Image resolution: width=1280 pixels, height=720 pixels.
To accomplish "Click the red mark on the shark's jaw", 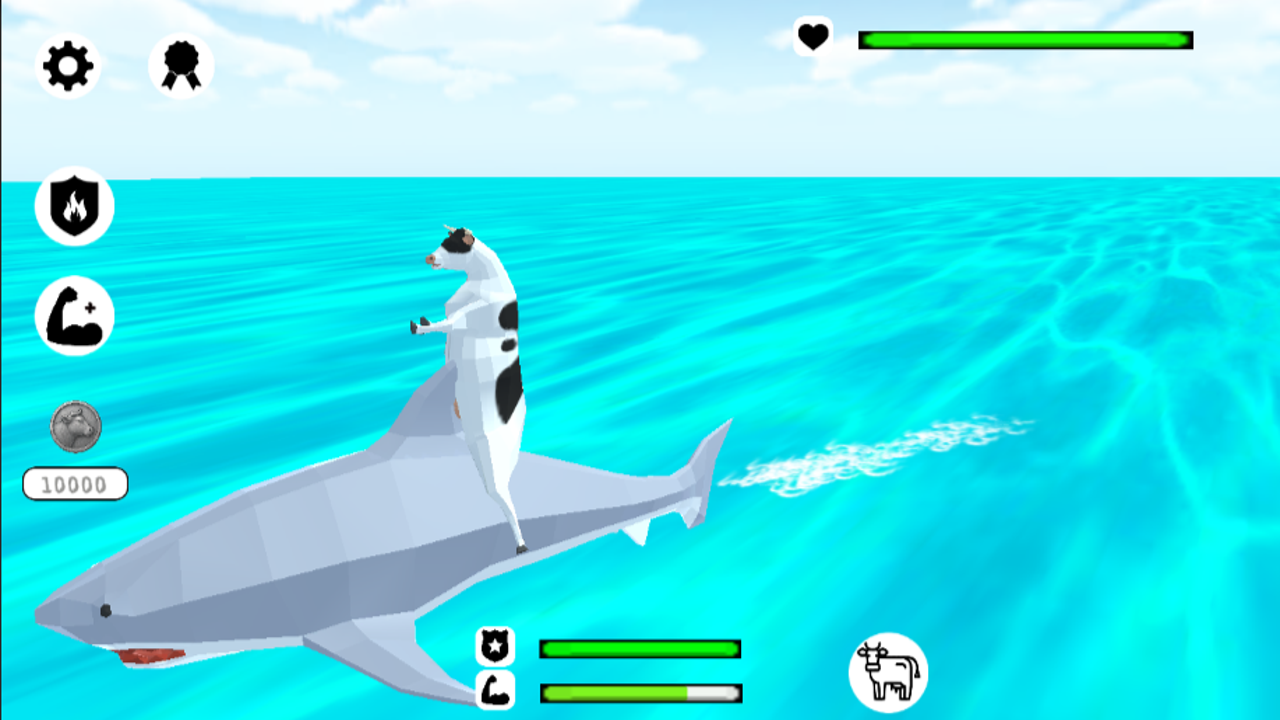I will pyautogui.click(x=150, y=655).
